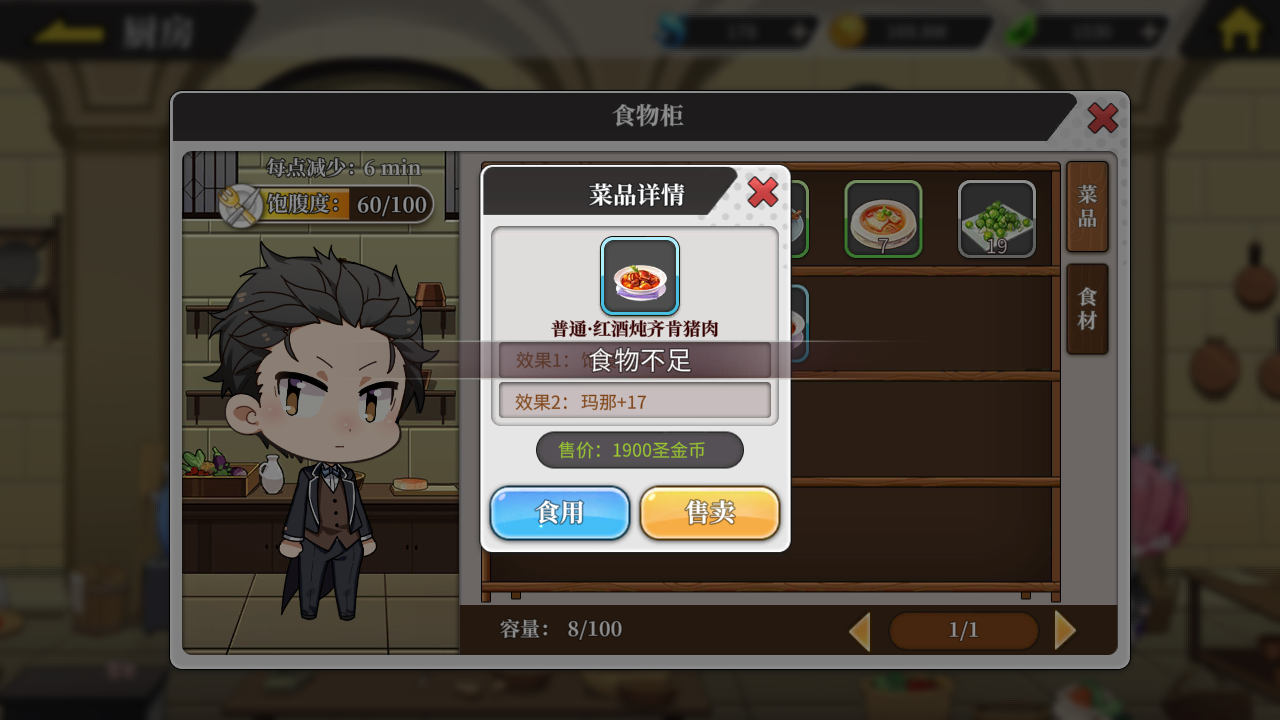Screen dimensions: 1280x720
Task: Switch to the 菜品 tab
Action: pyautogui.click(x=1086, y=206)
